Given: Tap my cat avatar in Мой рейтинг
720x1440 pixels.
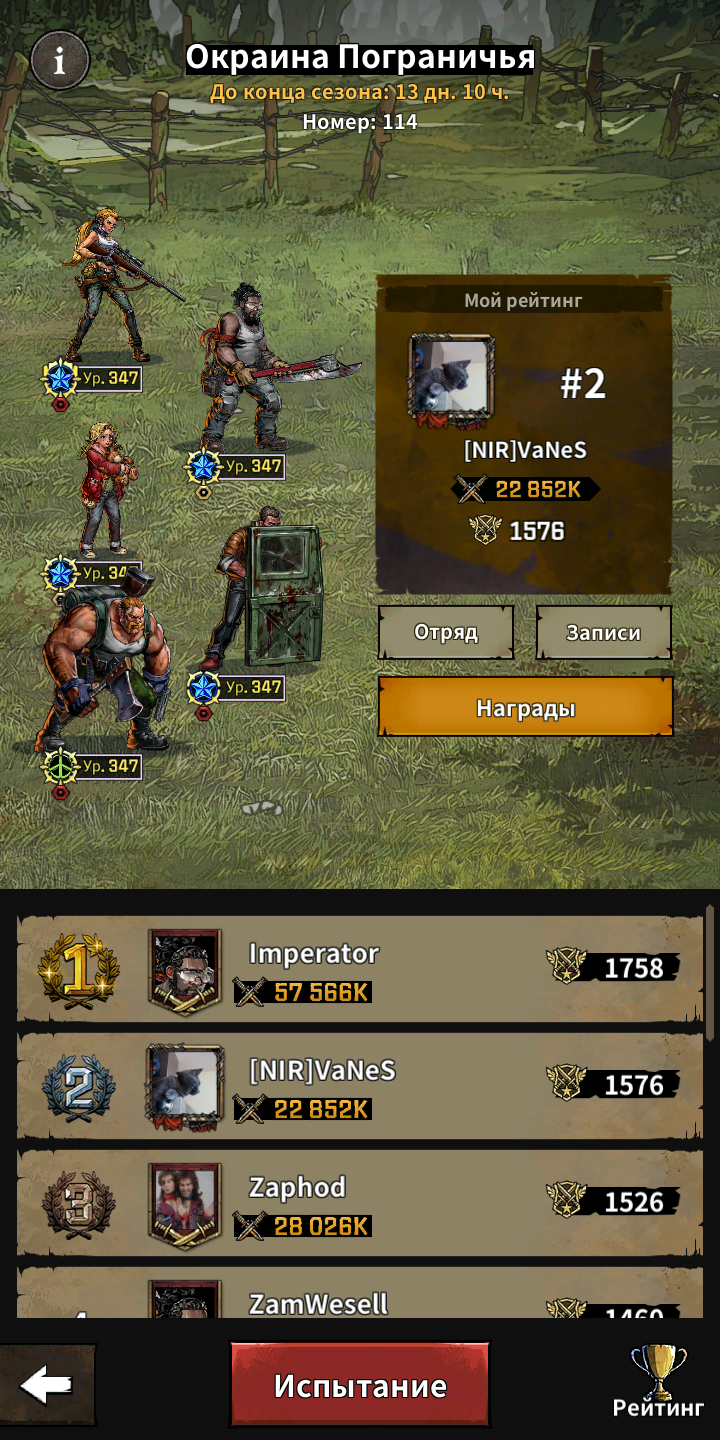Looking at the screenshot, I should pos(451,376).
